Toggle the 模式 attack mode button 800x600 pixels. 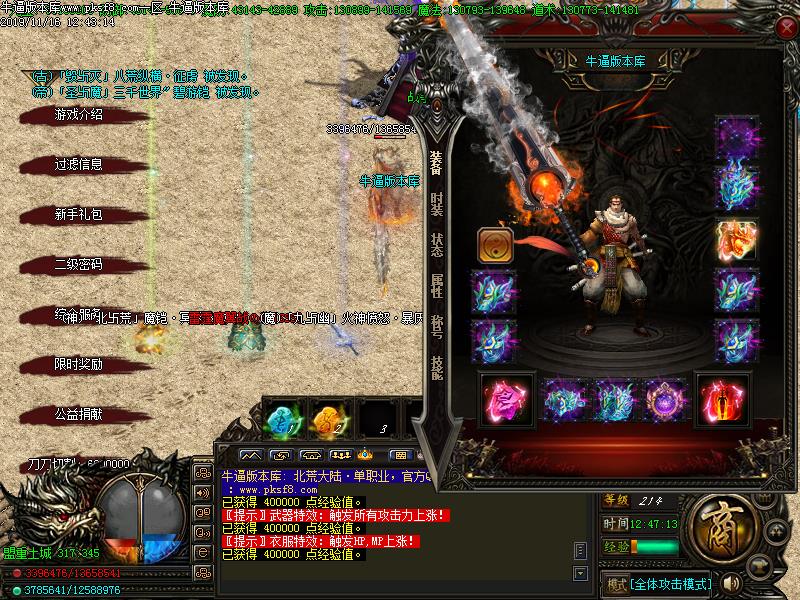click(615, 583)
